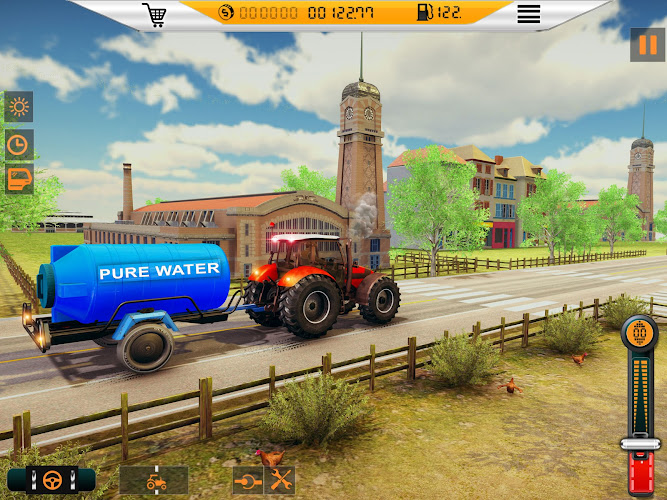
Task: Click the clock time icon
Action: tap(19, 143)
